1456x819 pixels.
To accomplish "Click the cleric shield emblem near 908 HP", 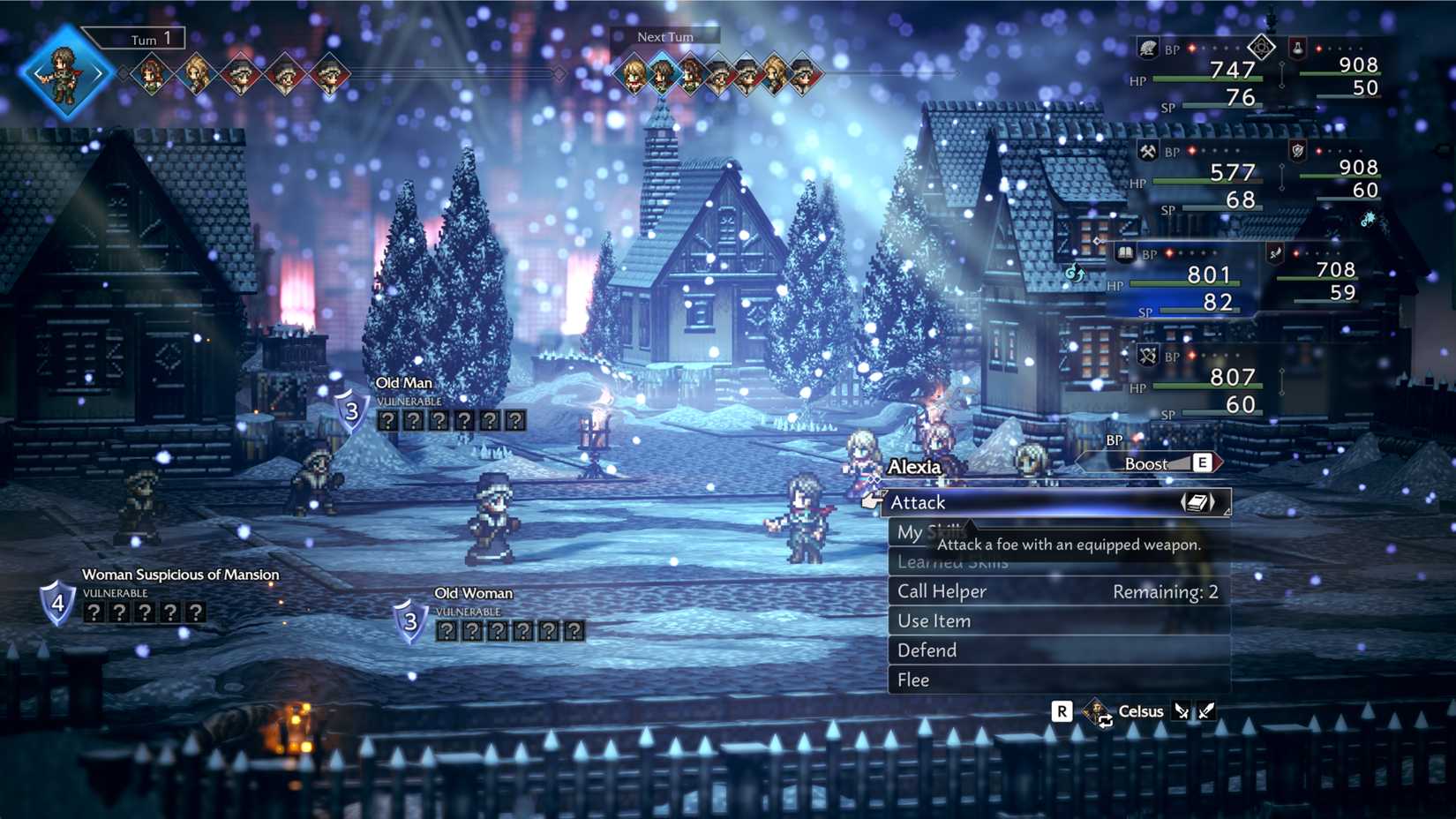I will click(x=1295, y=150).
